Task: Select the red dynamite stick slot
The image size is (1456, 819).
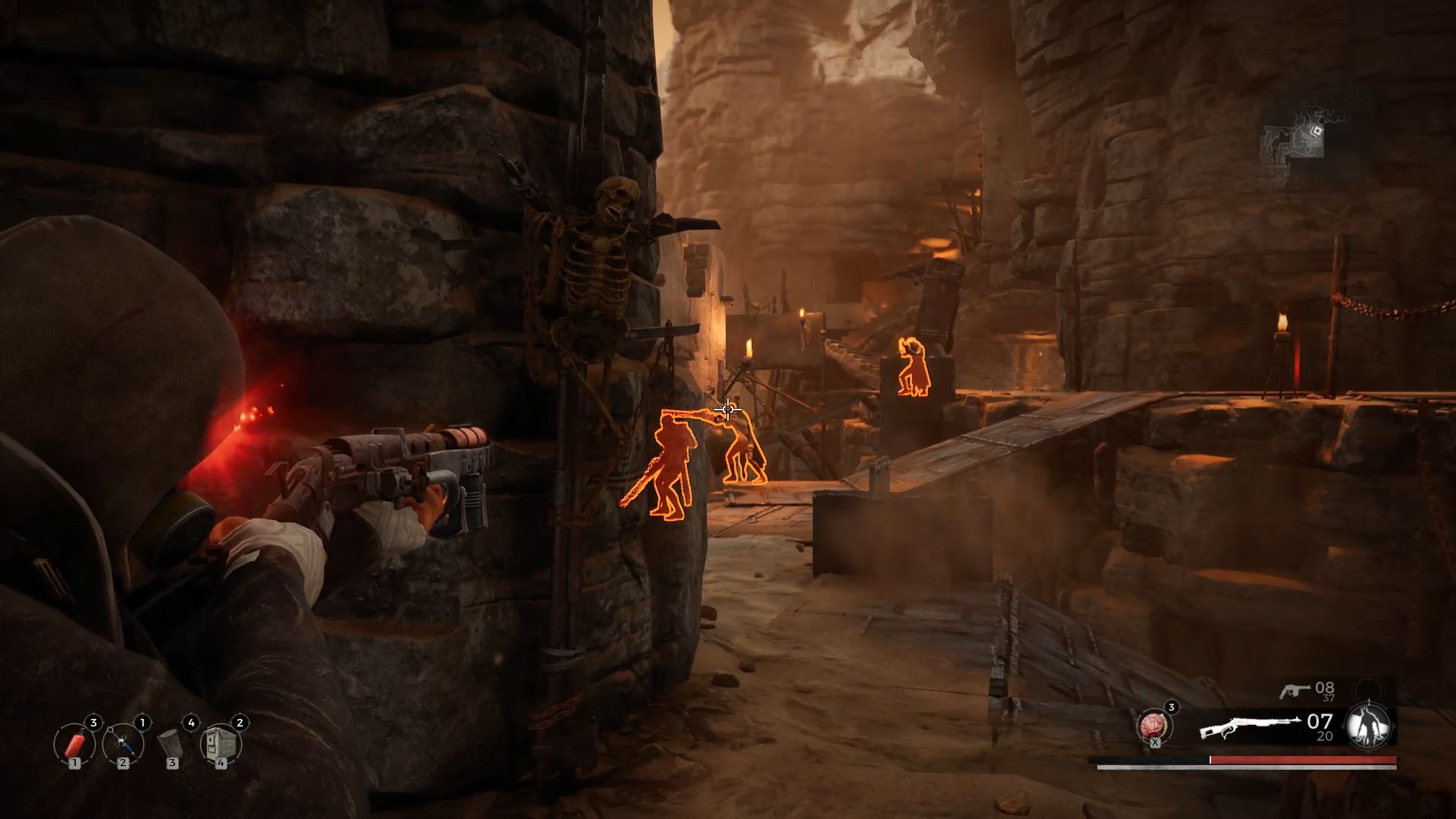Action: coord(74,745)
